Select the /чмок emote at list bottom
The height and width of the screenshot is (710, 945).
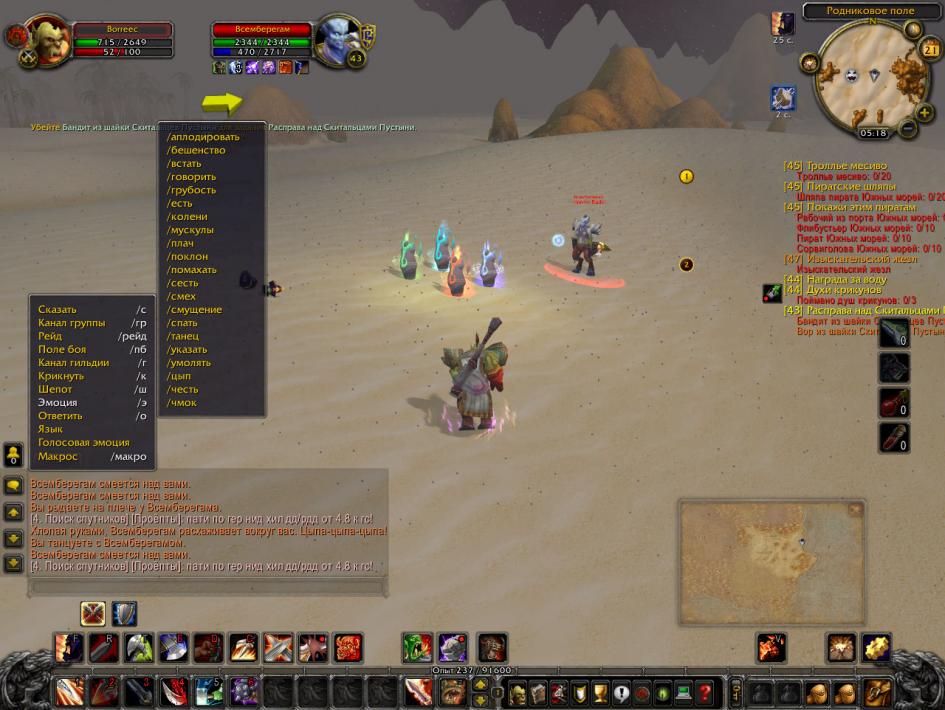coord(182,403)
